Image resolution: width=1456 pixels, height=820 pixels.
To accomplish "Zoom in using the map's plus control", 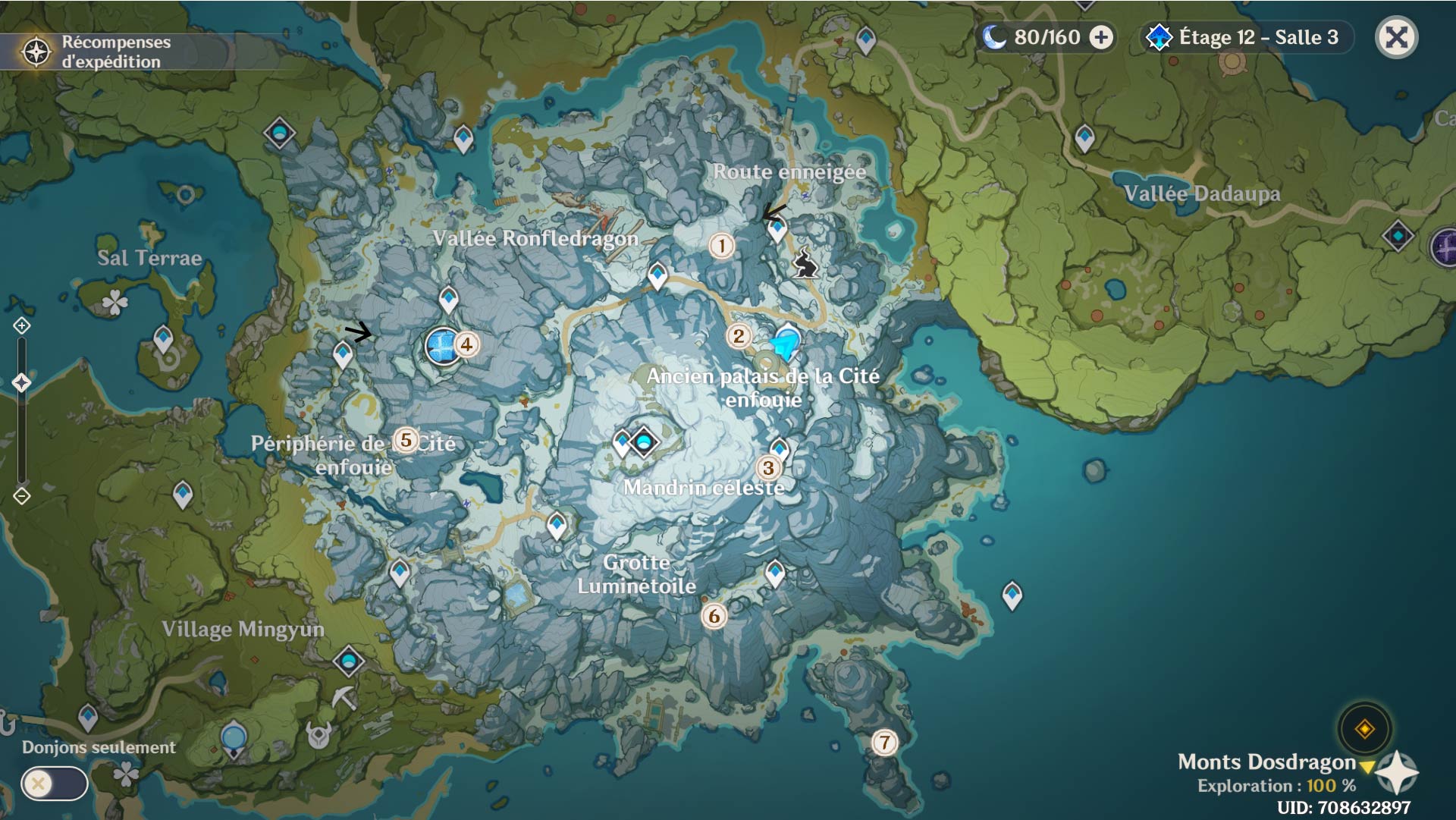I will coord(21,326).
